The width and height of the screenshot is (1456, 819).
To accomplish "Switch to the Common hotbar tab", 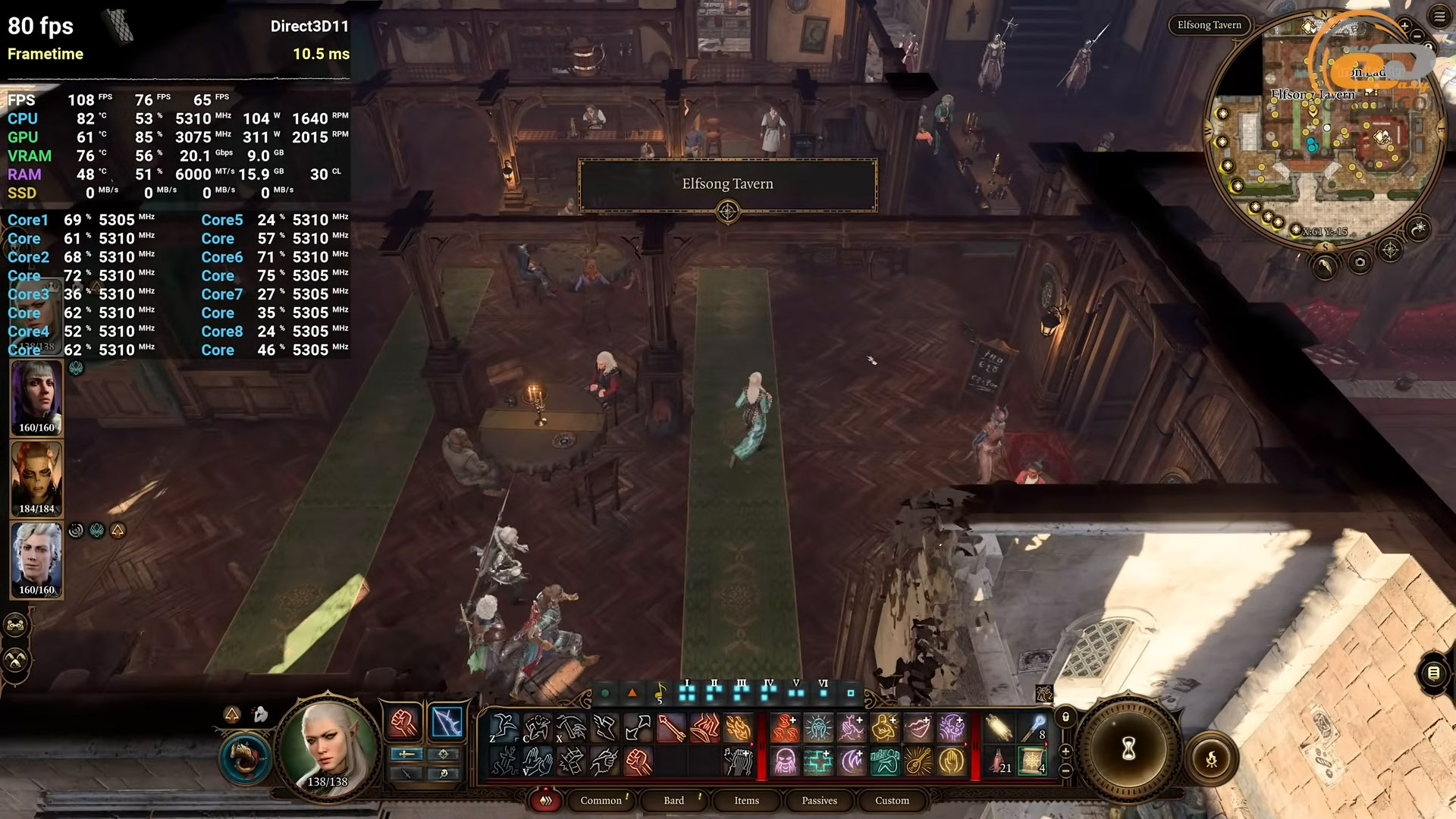I will pyautogui.click(x=601, y=800).
